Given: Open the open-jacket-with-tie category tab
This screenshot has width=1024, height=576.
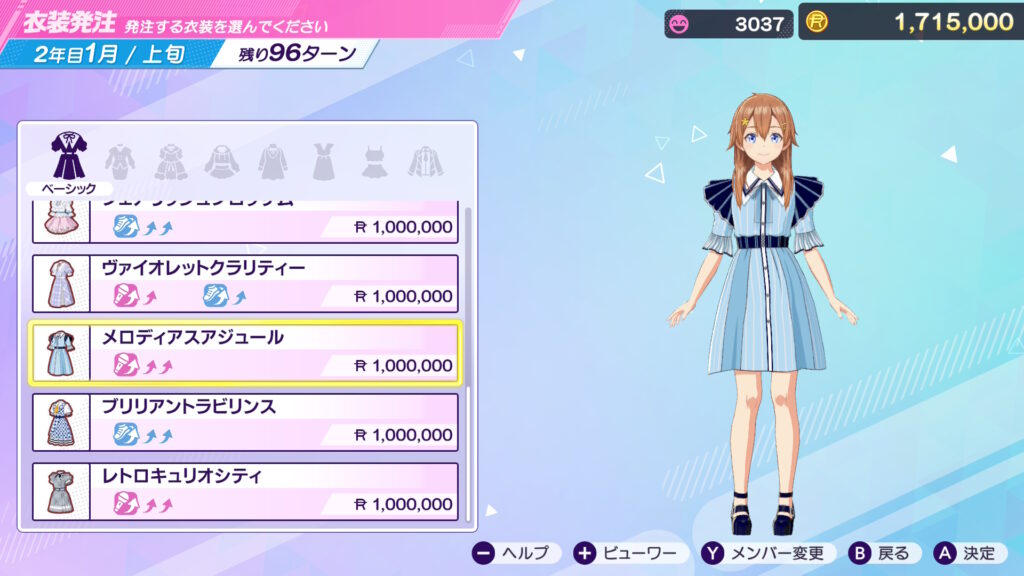Looking at the screenshot, I should (x=425, y=160).
